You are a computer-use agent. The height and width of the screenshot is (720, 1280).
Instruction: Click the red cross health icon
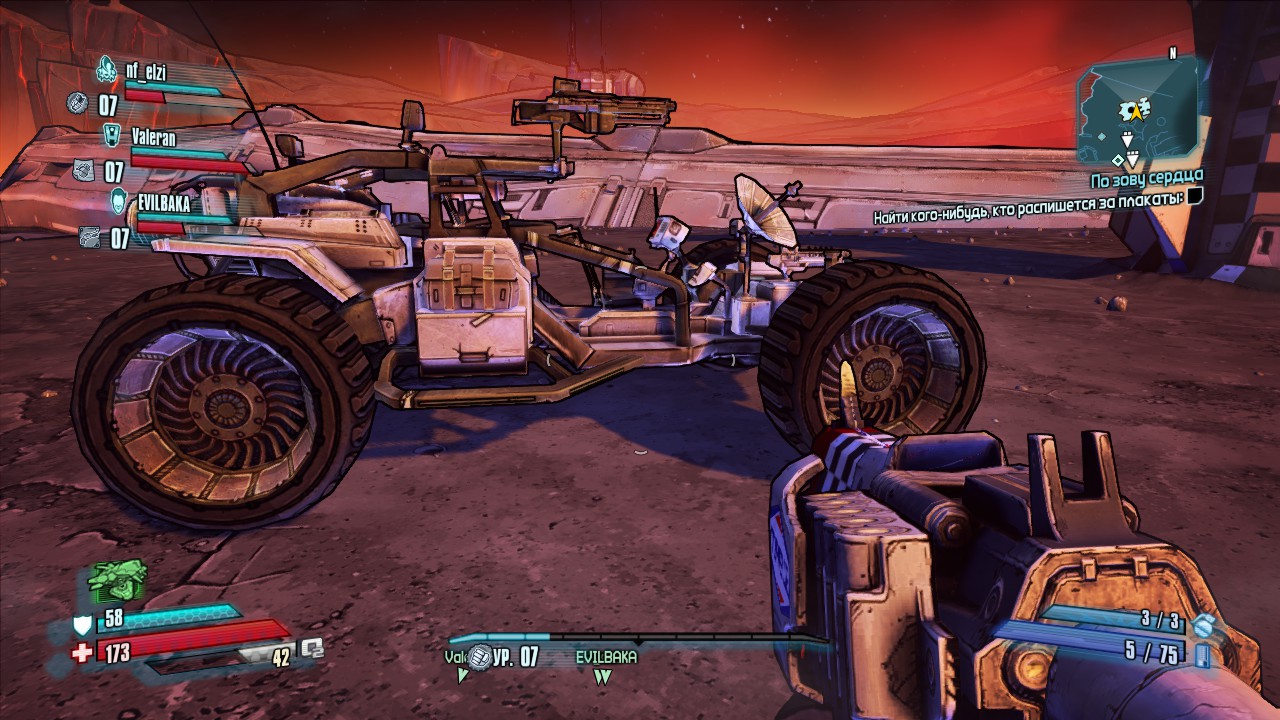(x=84, y=653)
